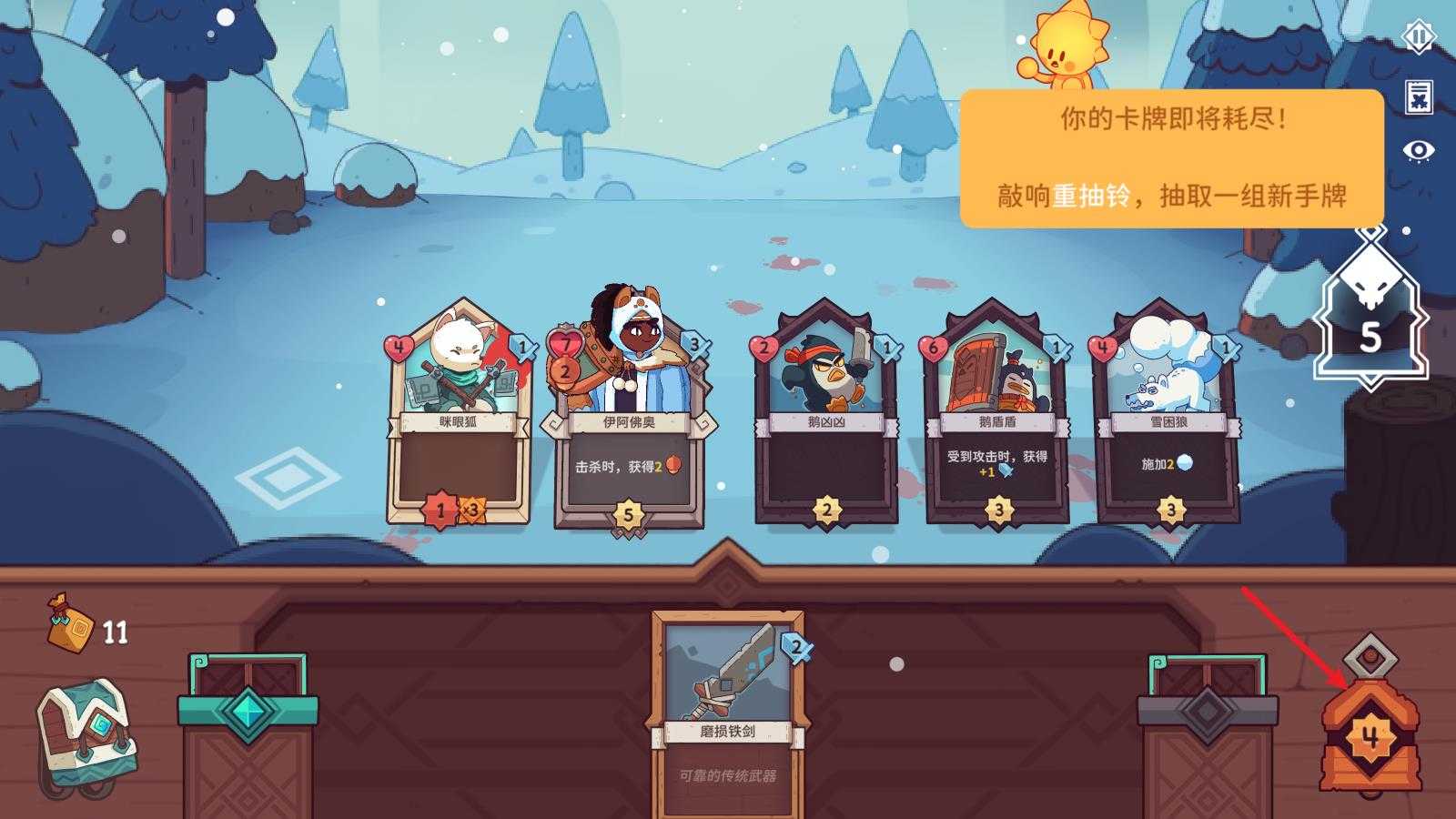Open the draw pile with teal gem
1456x819 pixels.
tap(248, 719)
